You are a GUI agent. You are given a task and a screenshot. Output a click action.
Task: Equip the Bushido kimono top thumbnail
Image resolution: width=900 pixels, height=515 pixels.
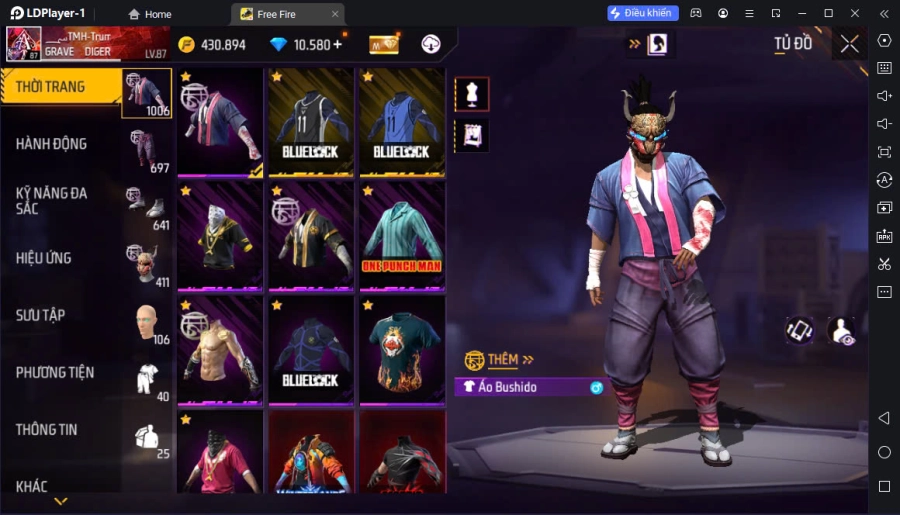click(221, 123)
